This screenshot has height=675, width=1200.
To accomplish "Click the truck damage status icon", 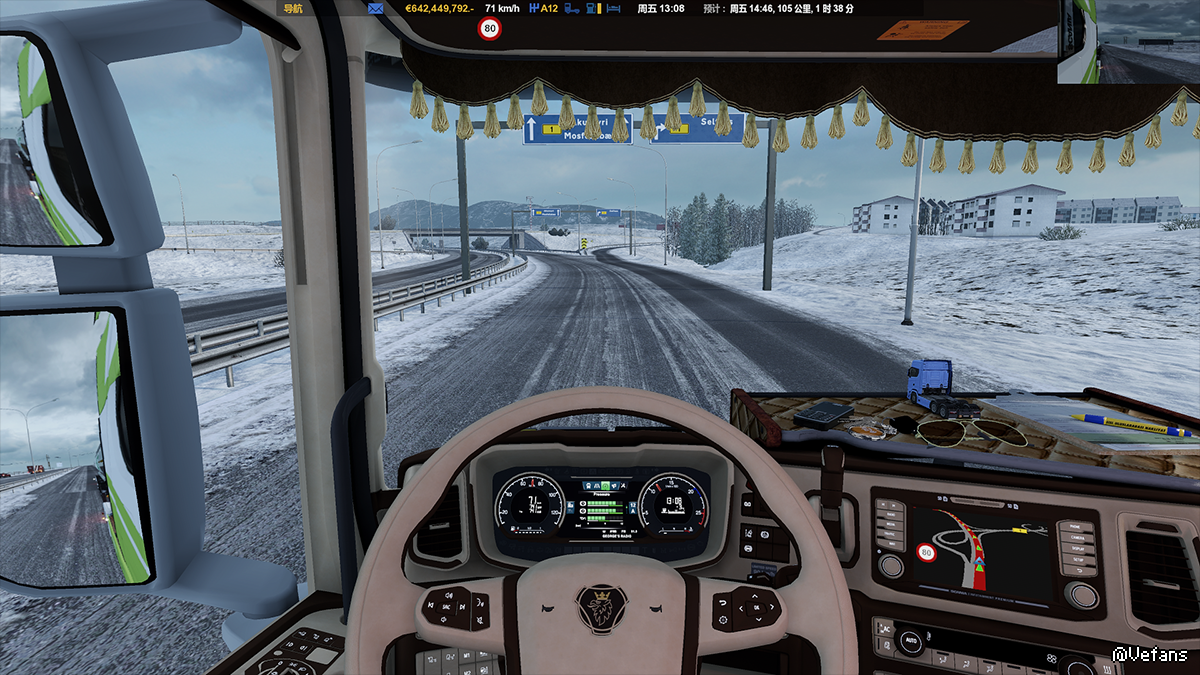I will point(573,8).
